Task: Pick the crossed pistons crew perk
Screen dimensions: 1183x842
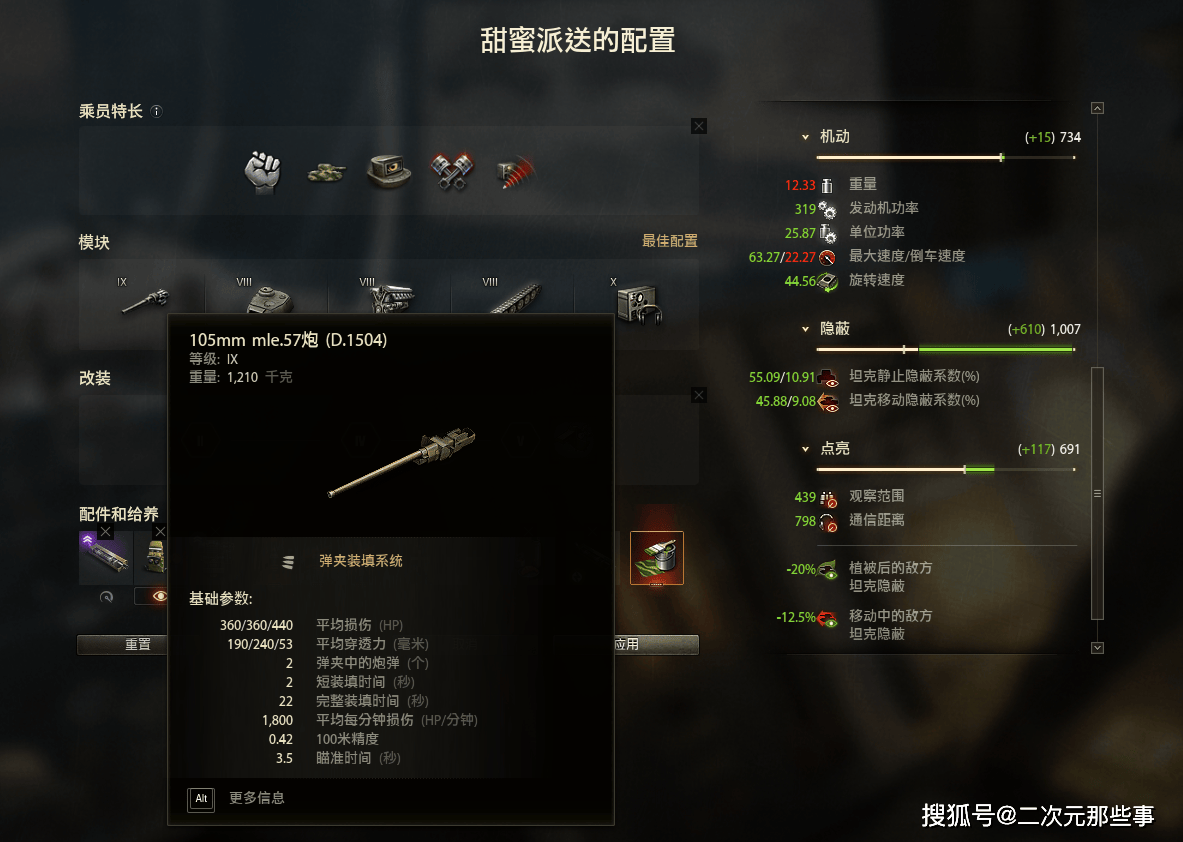Action: (450, 171)
